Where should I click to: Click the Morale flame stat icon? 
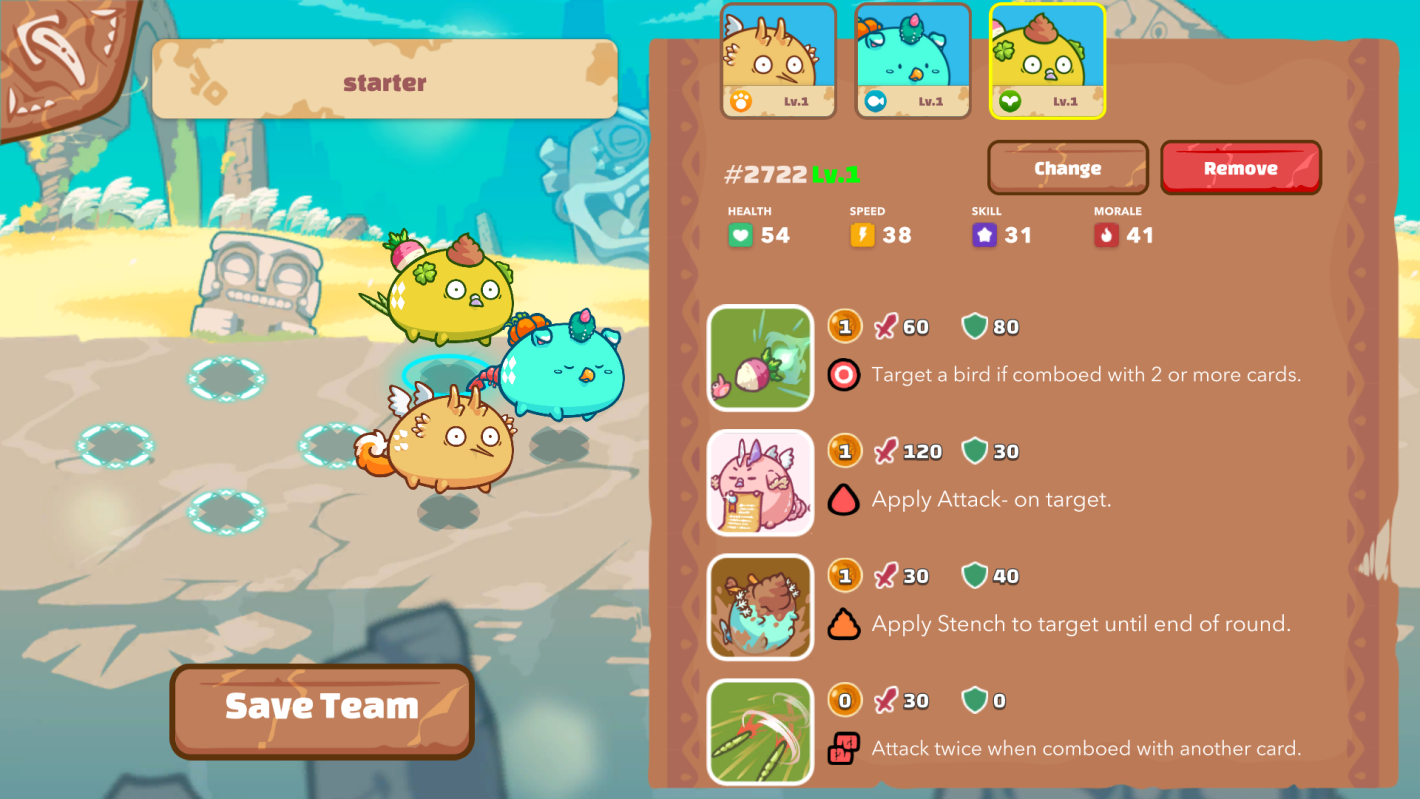pos(1108,235)
